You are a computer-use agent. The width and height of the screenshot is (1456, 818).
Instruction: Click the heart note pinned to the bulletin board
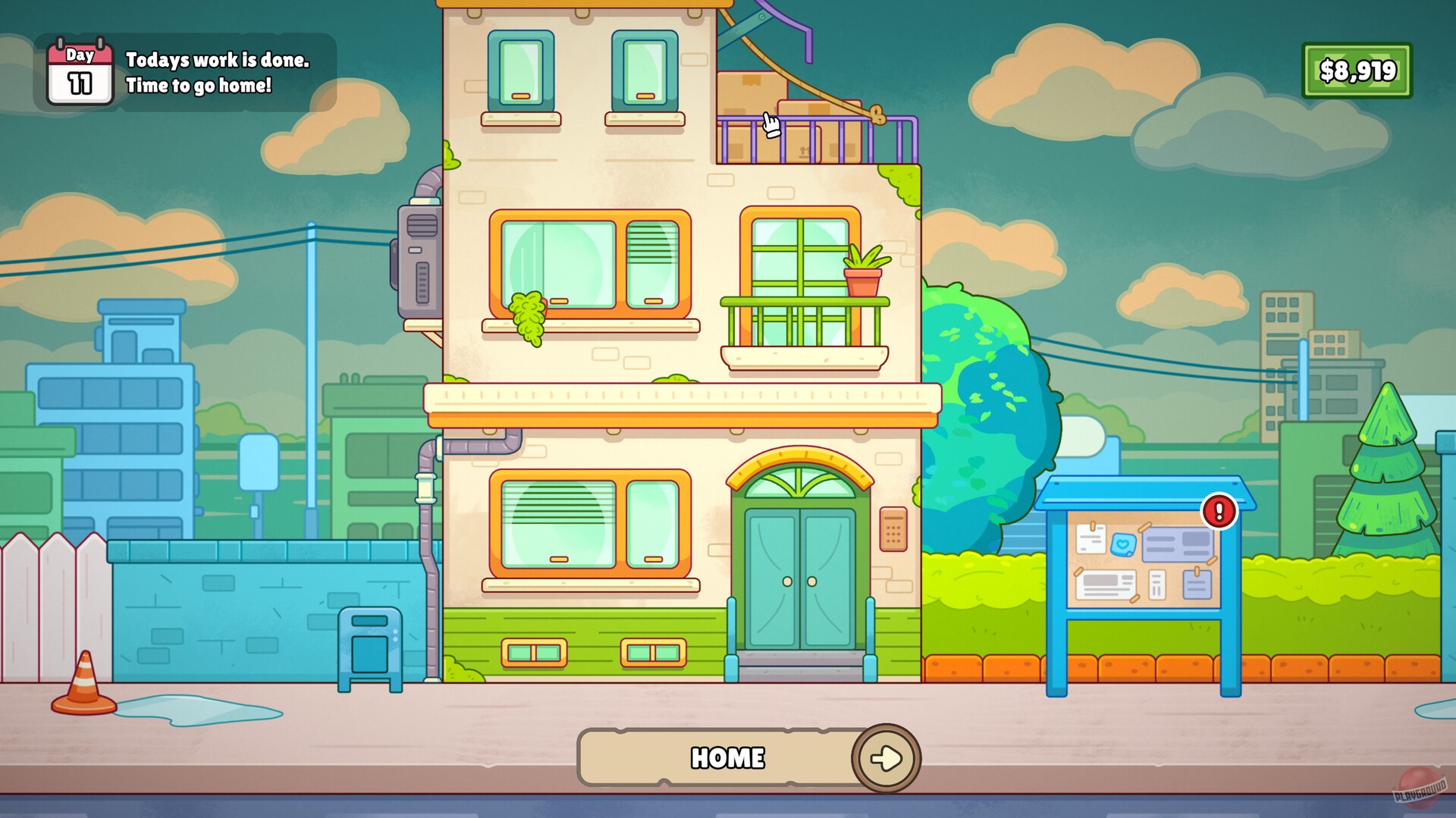1124,545
